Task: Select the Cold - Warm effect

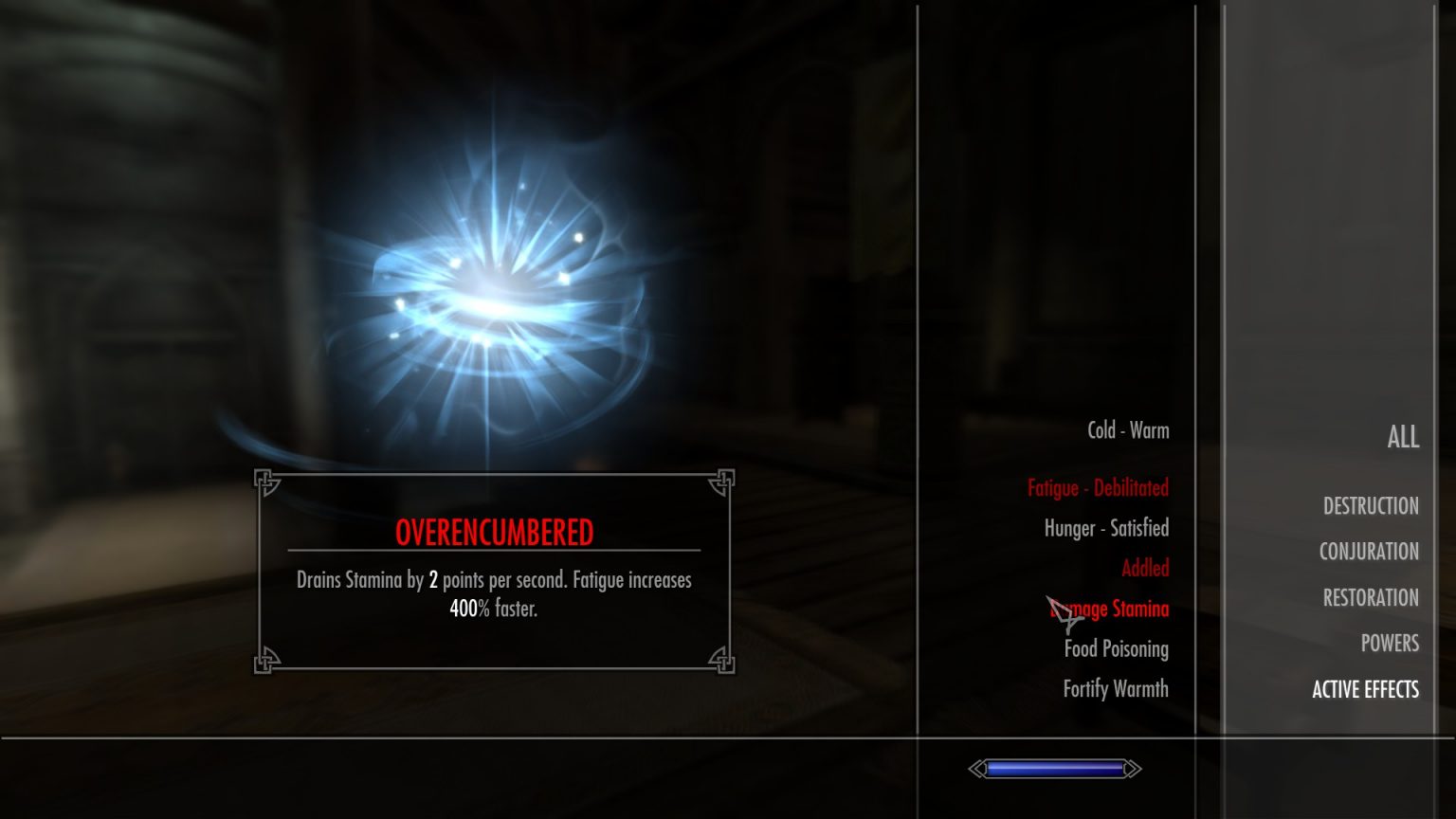Action: coord(1130,430)
